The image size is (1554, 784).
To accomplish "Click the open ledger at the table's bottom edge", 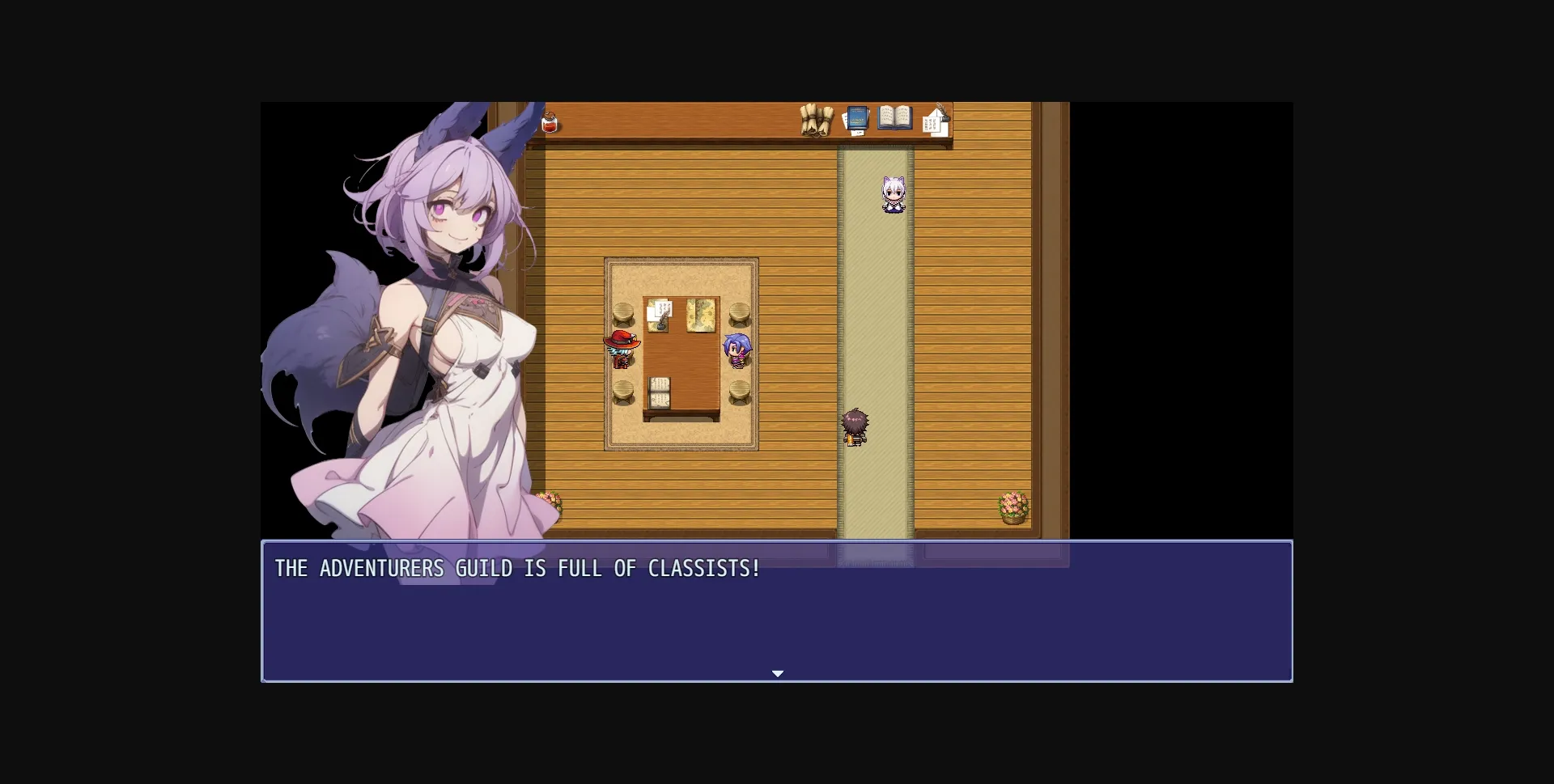I will coord(659,392).
